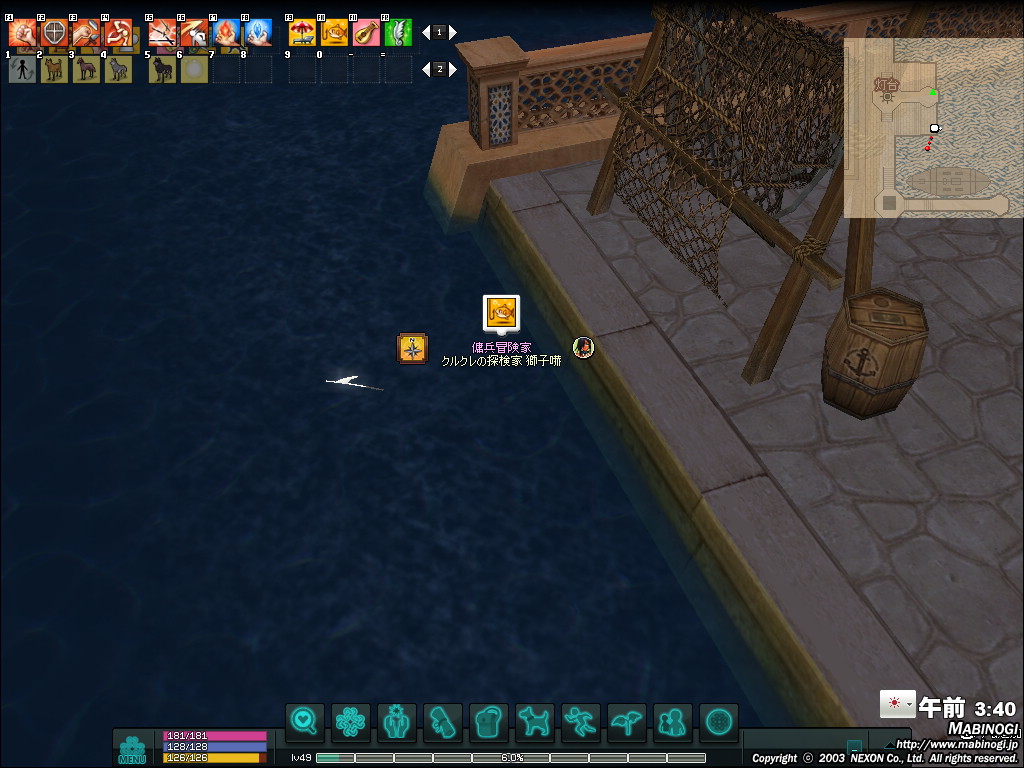1024x768 pixels.
Task: Open the two-people friends icon
Action: (x=673, y=721)
